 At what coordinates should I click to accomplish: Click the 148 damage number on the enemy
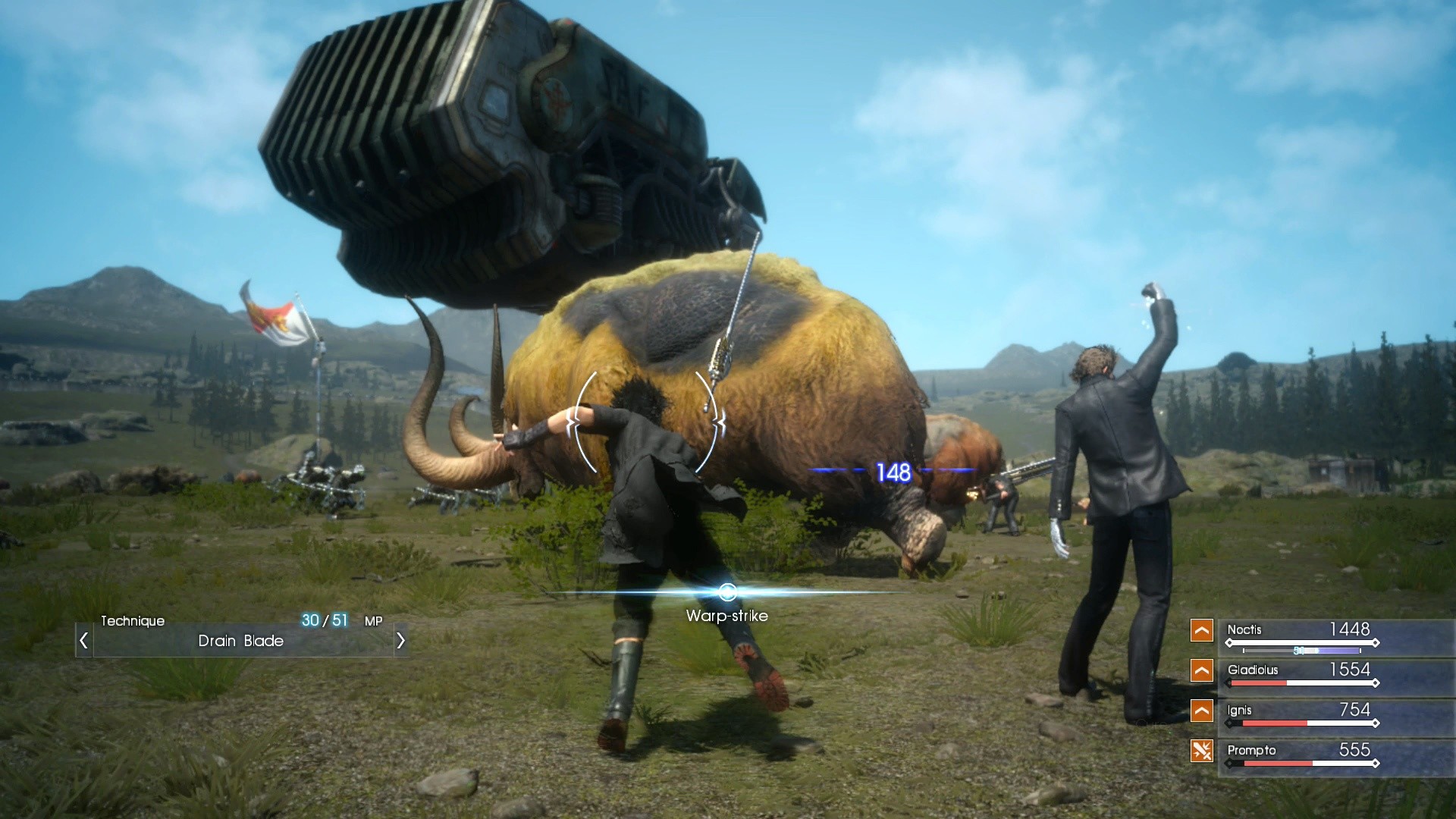[x=893, y=472]
